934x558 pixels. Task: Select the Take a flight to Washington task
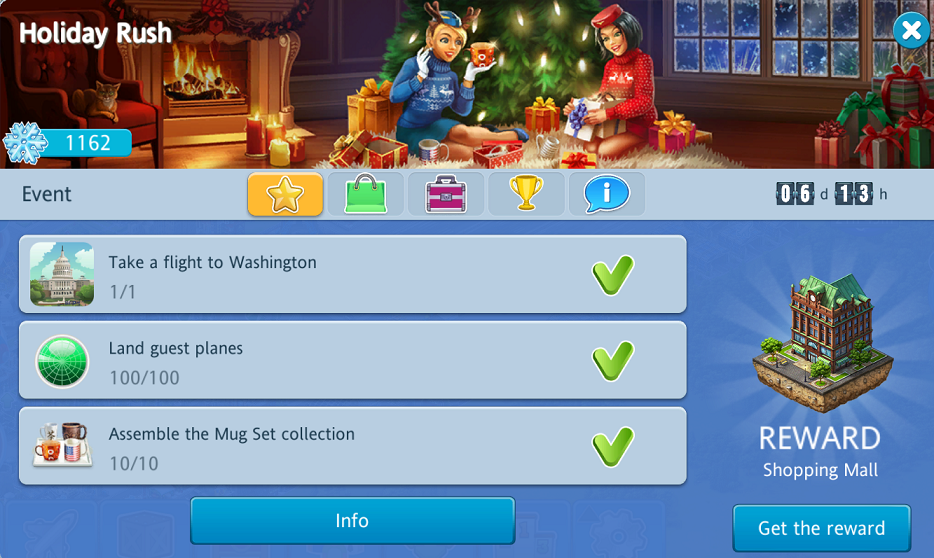point(352,275)
